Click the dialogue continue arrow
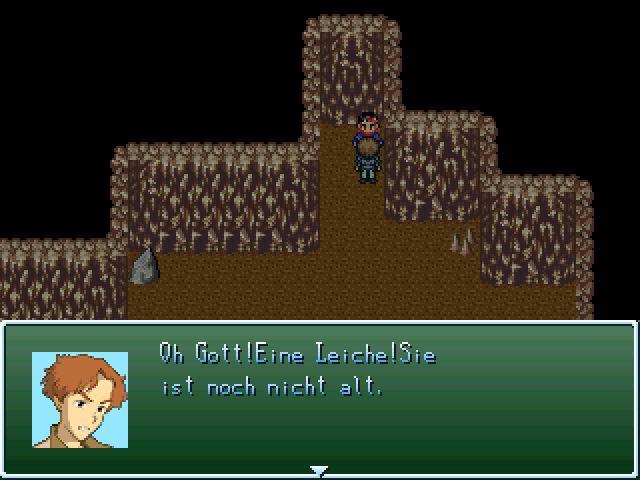 (319, 469)
